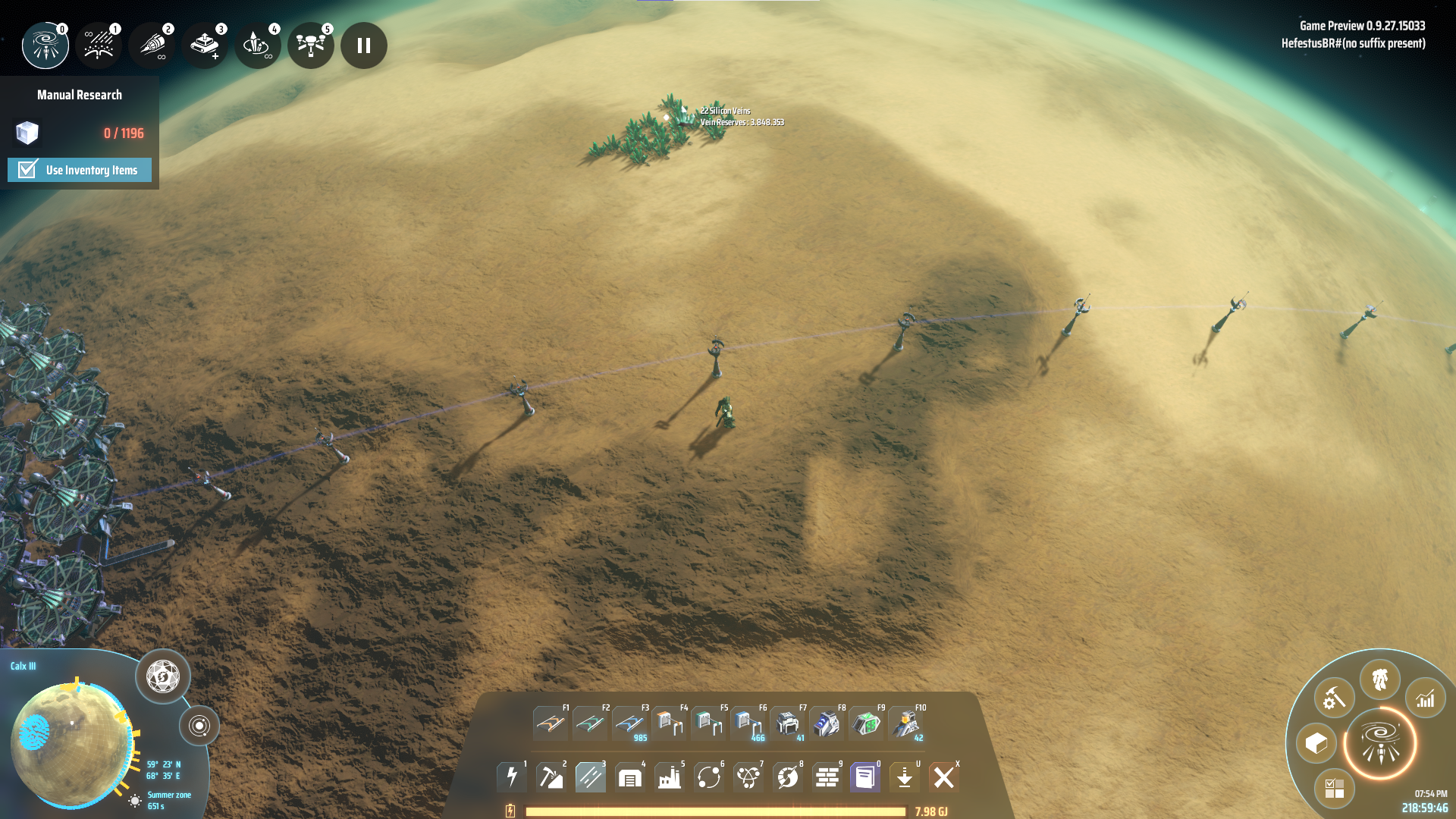
Task: Toggle the Use Inventory Items checkbox
Action: click(28, 169)
